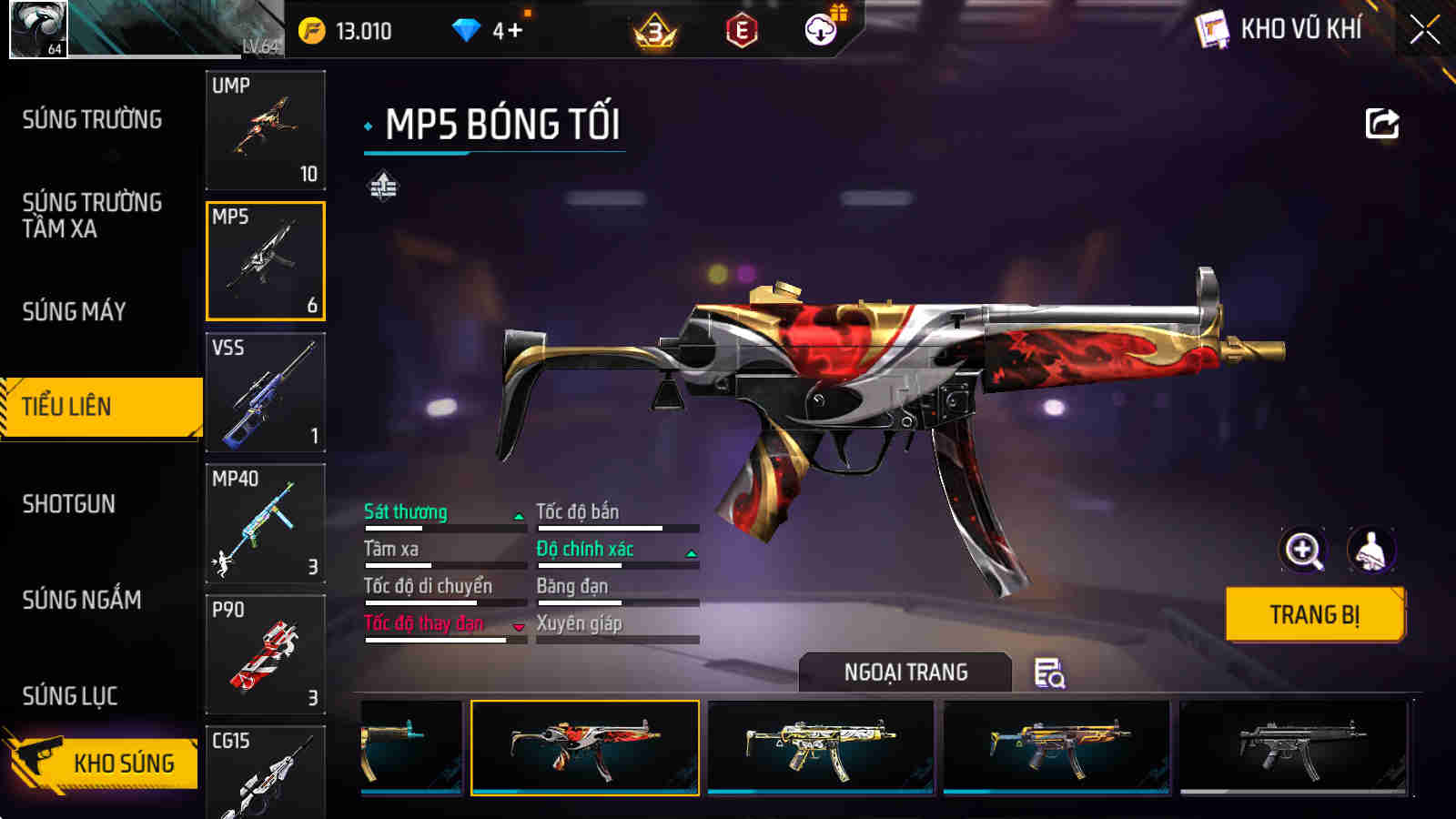Select the SÚNG MÁY category

click(75, 311)
